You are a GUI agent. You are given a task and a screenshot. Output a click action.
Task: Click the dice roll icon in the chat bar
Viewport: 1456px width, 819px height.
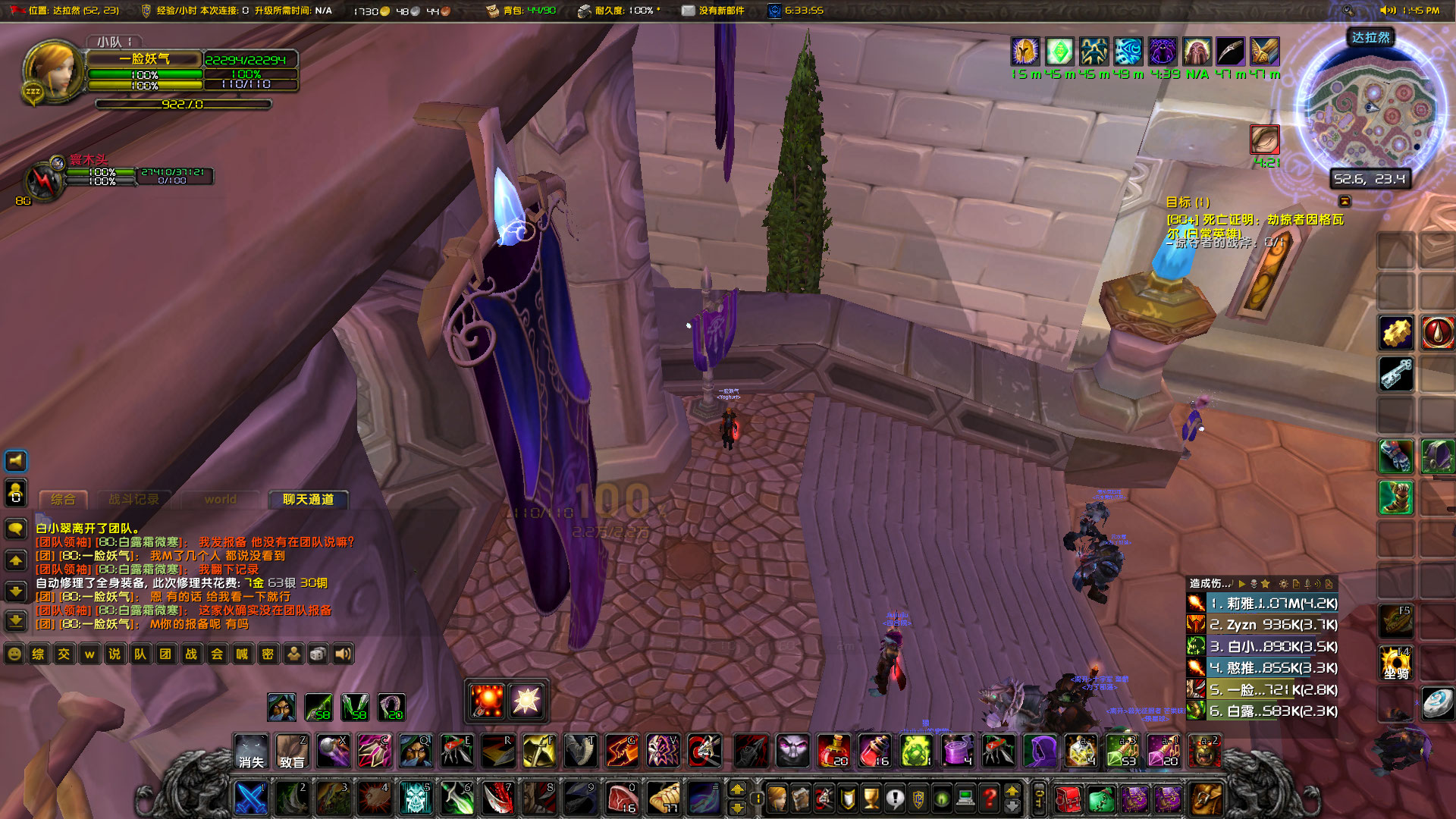[317, 654]
